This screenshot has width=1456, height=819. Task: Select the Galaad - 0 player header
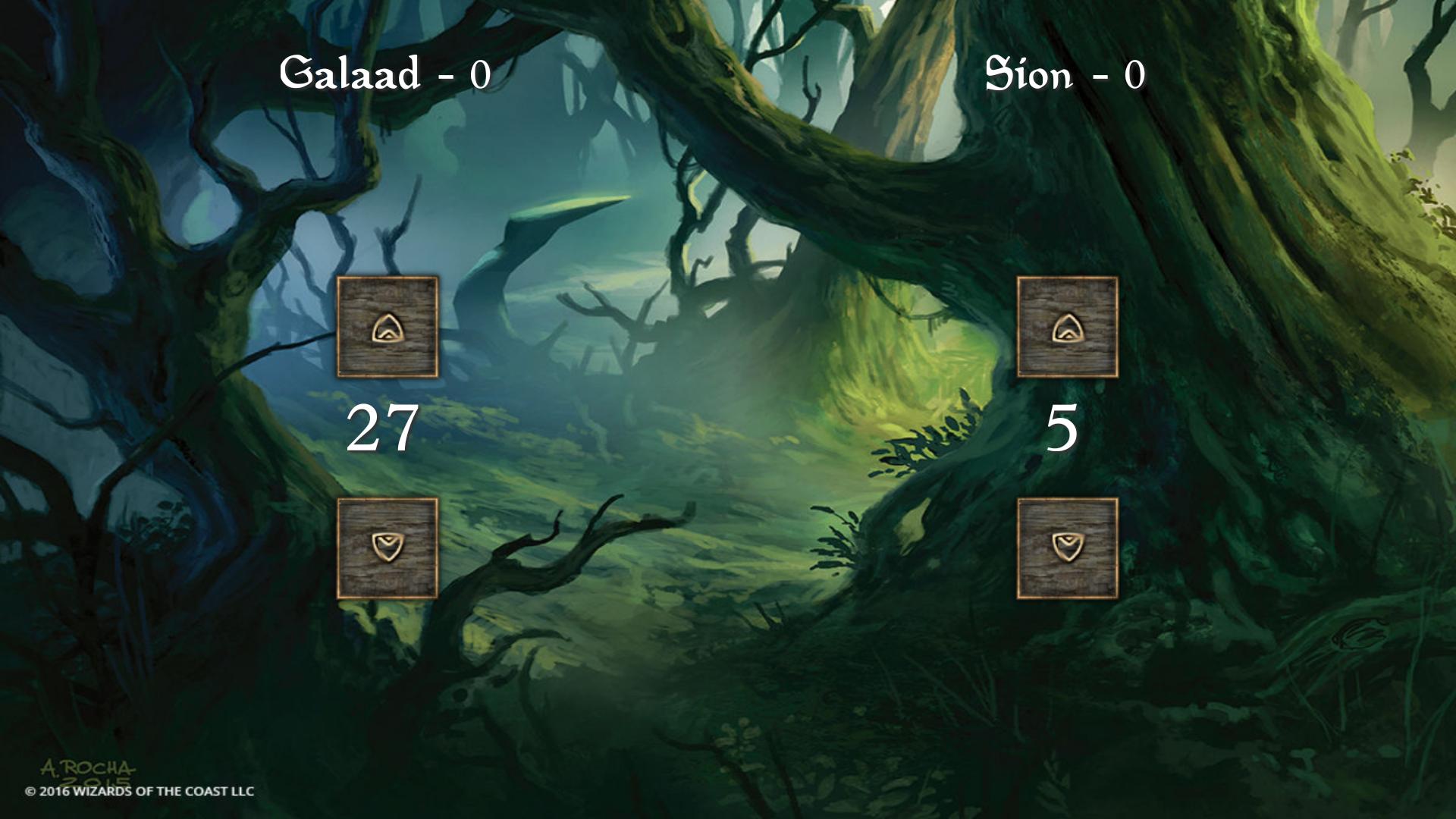pos(384,72)
